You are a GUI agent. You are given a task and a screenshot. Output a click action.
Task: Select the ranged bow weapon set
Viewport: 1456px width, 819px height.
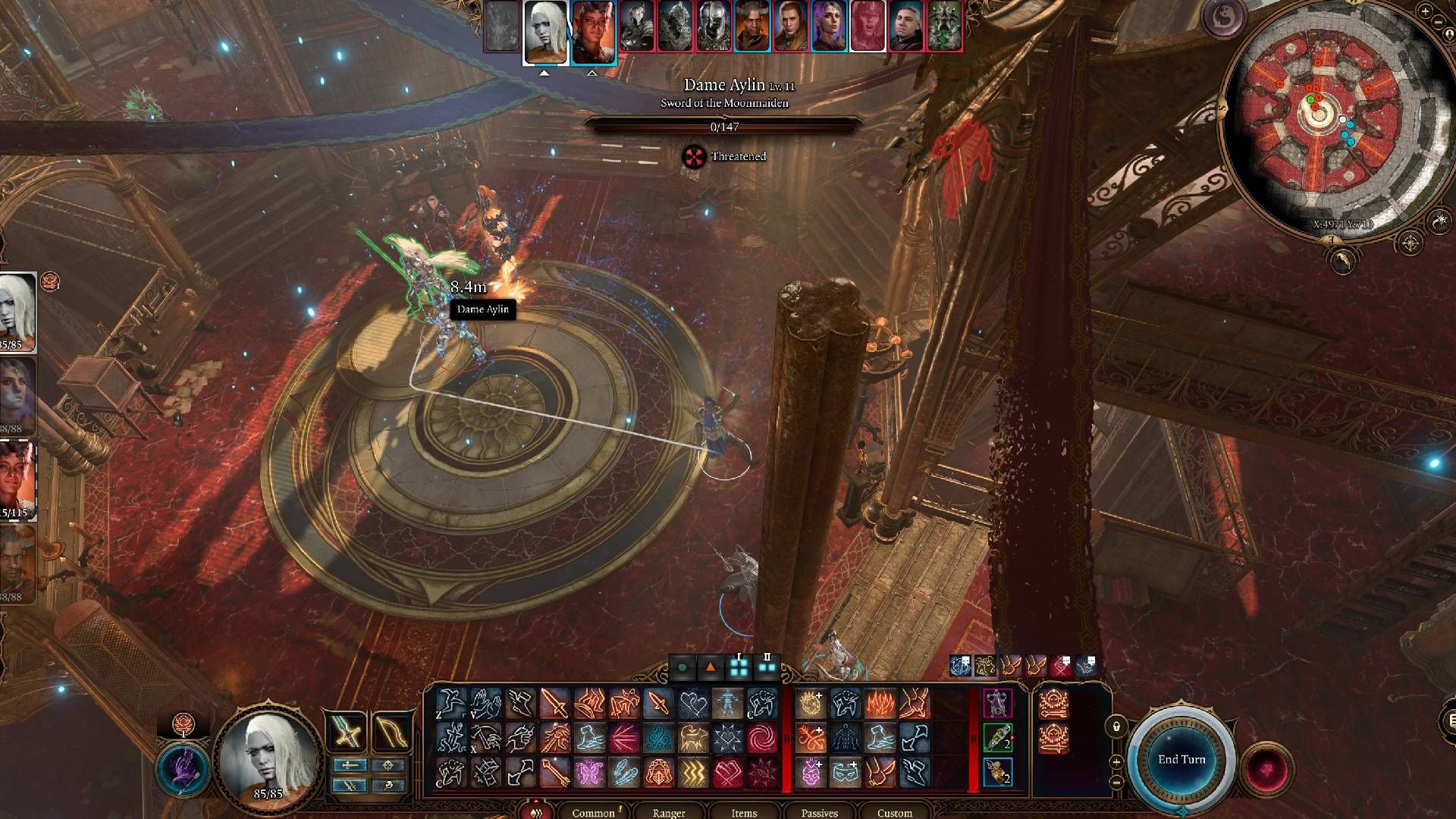tap(391, 733)
